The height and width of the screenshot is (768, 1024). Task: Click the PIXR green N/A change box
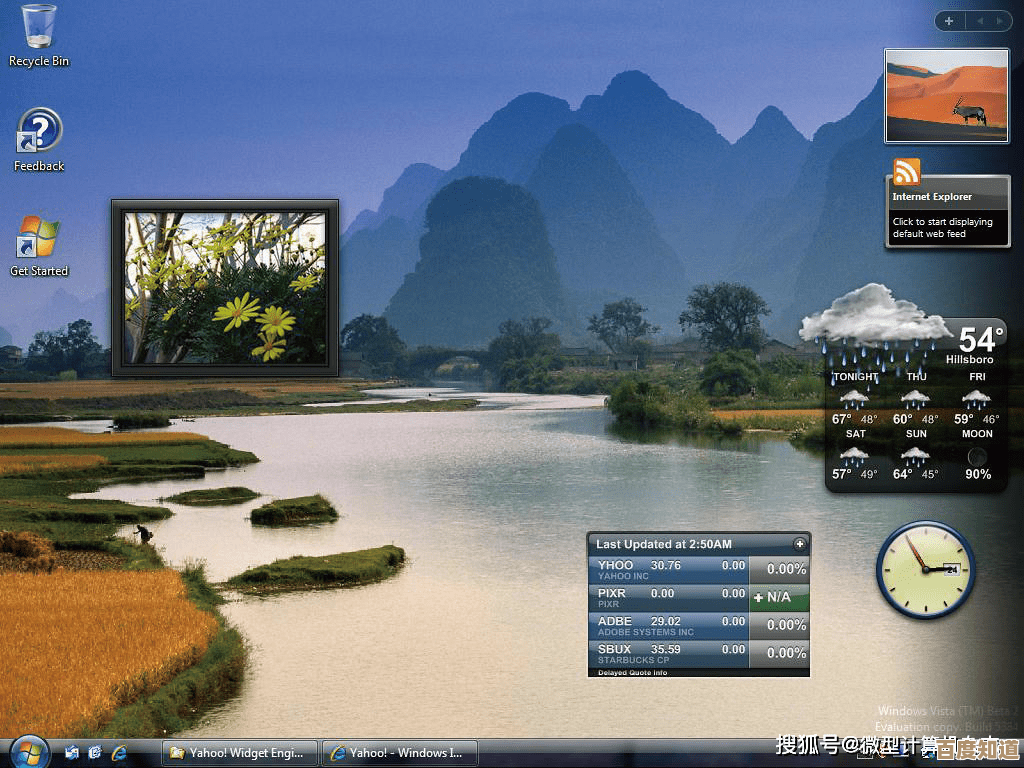779,598
